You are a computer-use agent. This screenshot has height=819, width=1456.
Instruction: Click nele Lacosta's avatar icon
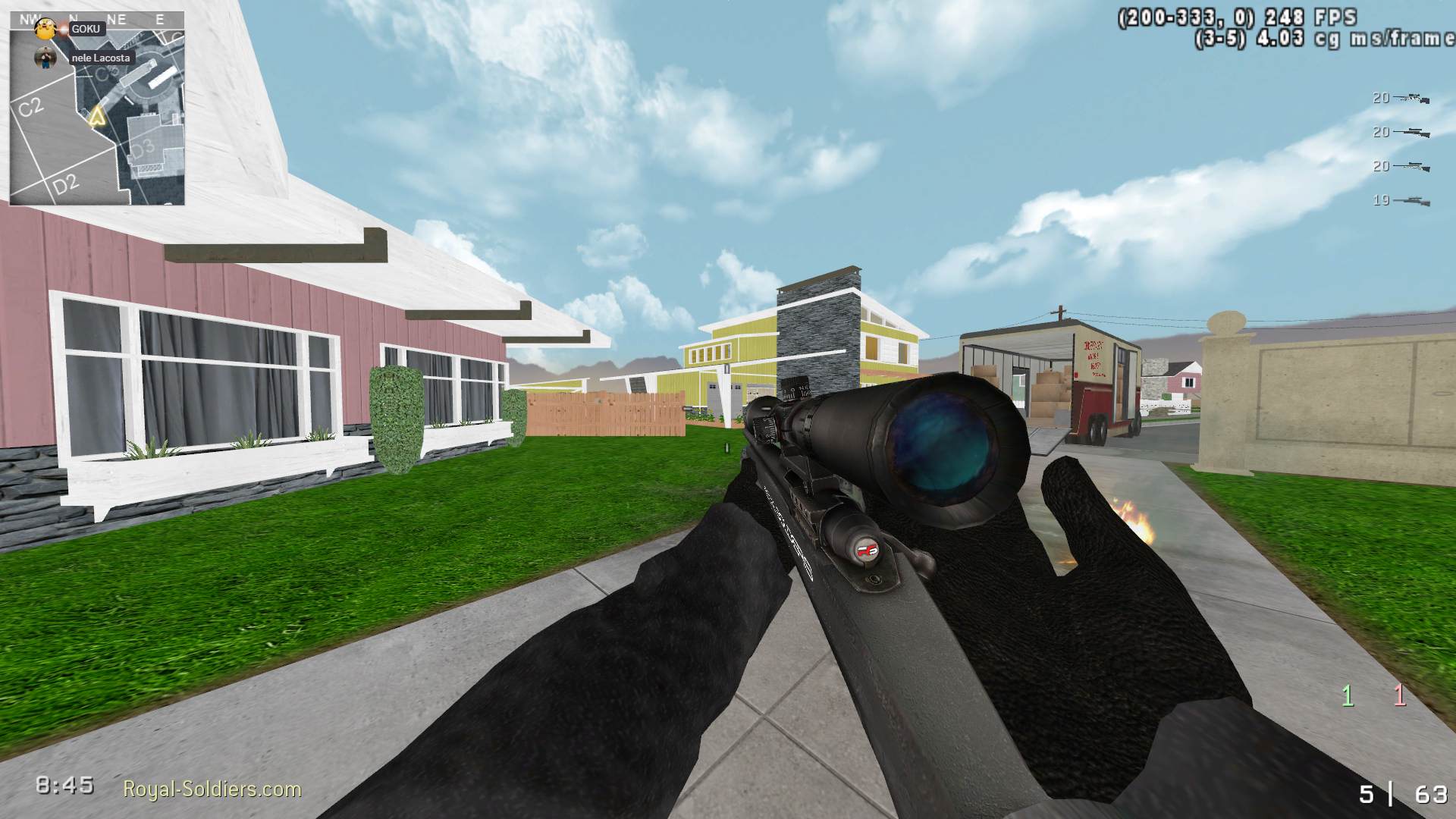[44, 57]
